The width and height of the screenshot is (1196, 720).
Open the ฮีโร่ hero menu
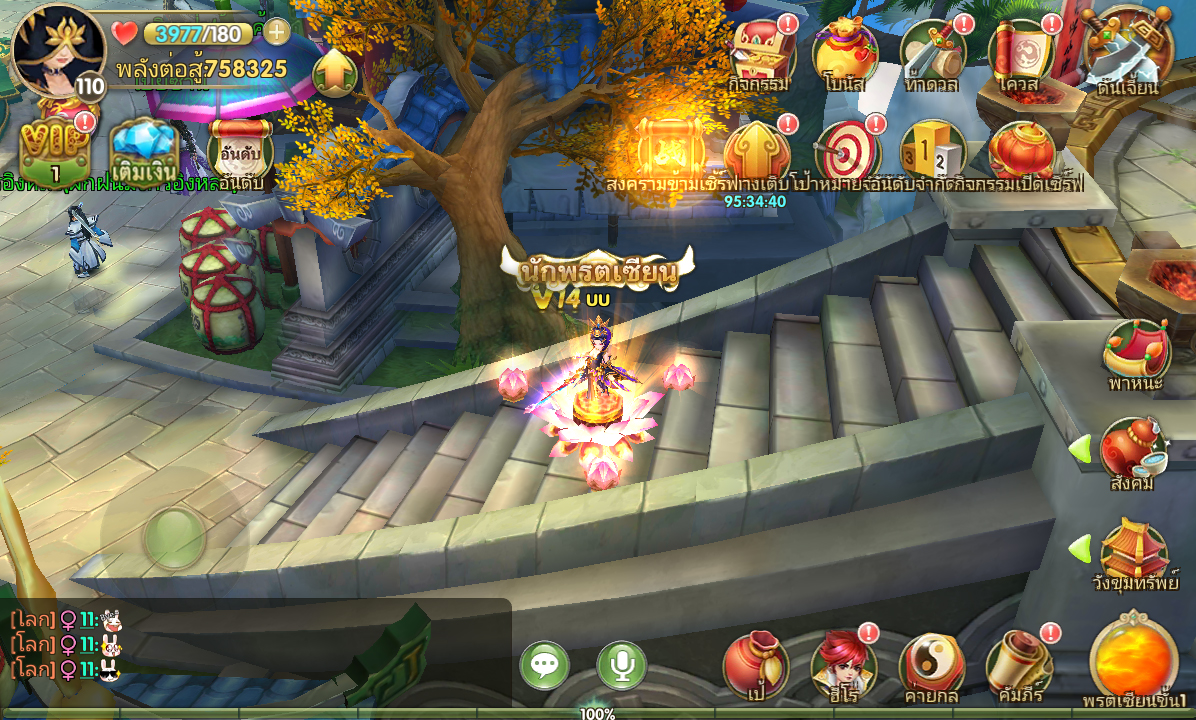tap(843, 663)
